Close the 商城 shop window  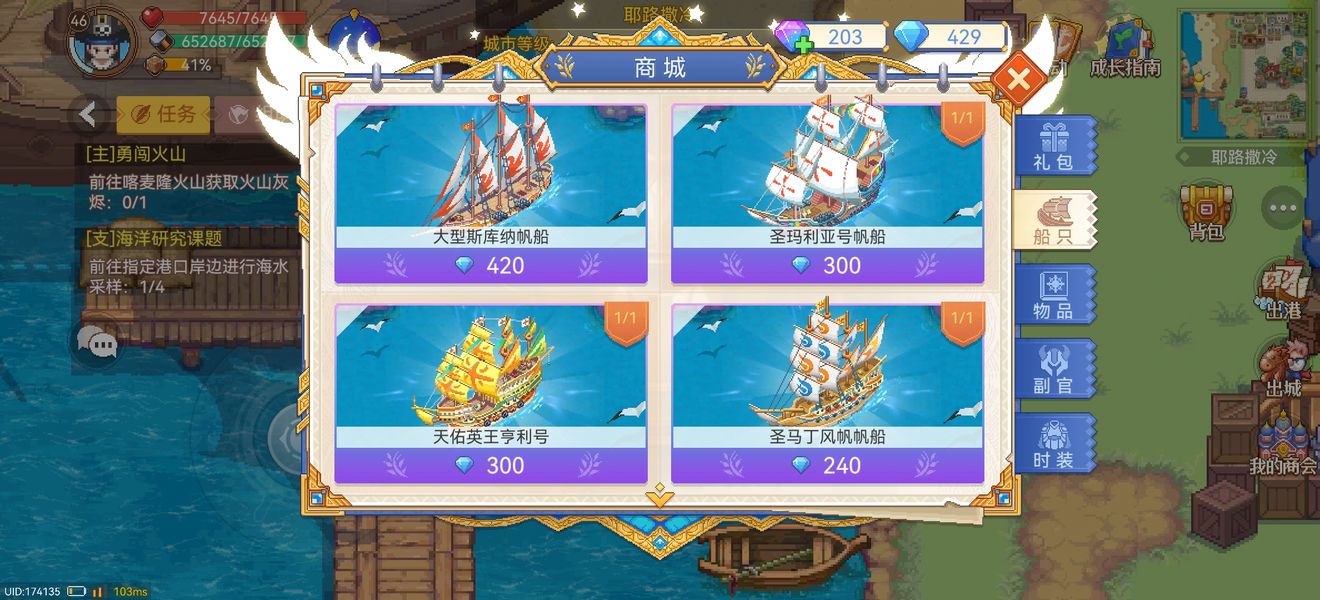pos(1019,80)
